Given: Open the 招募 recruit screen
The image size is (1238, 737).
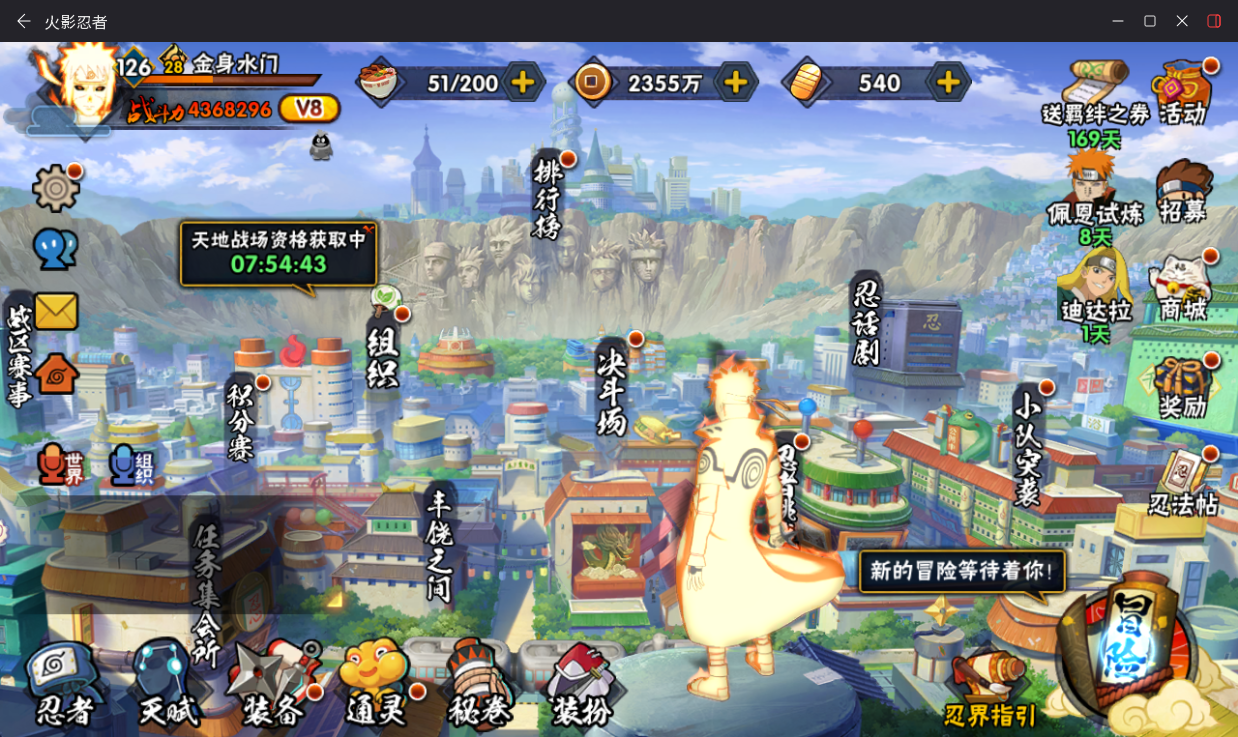Looking at the screenshot, I should pos(1183,192).
